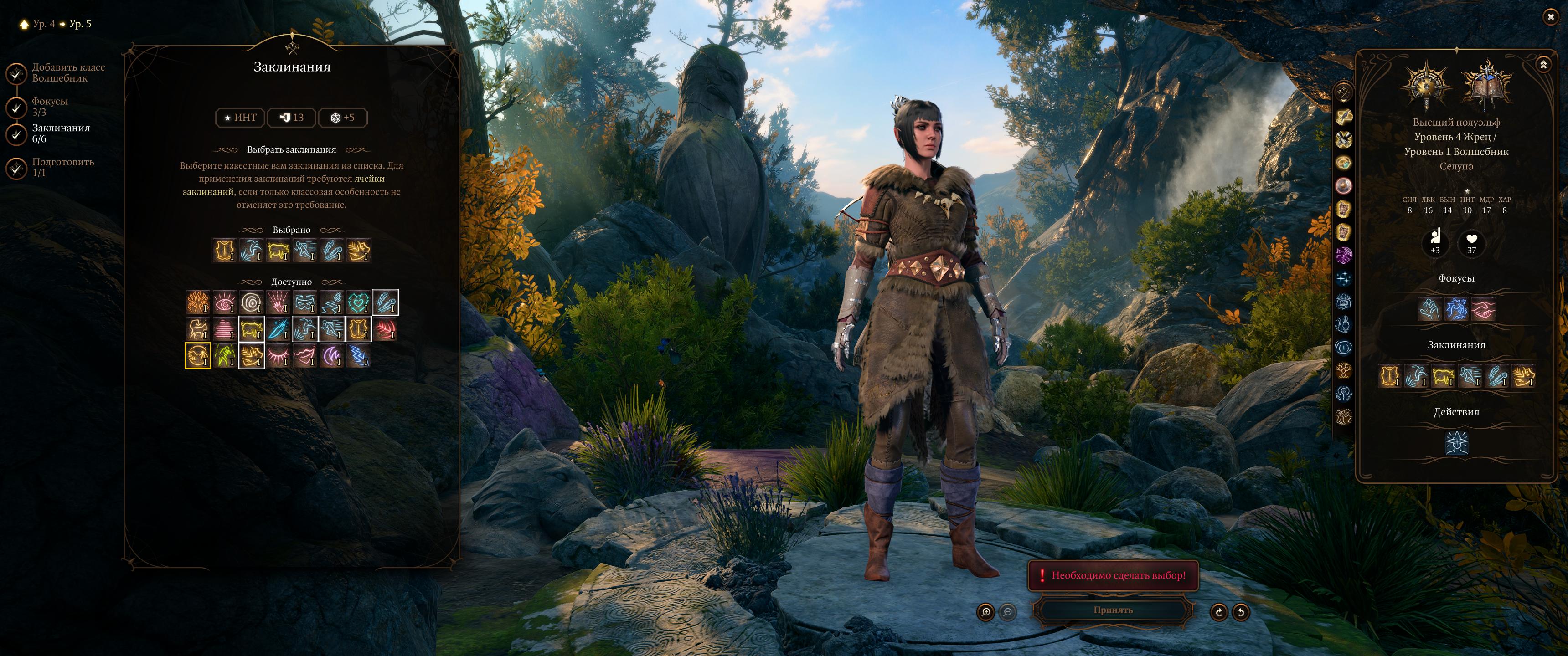1568x656 pixels.
Task: Select the closed pink eyelid sleep spell
Action: [278, 356]
